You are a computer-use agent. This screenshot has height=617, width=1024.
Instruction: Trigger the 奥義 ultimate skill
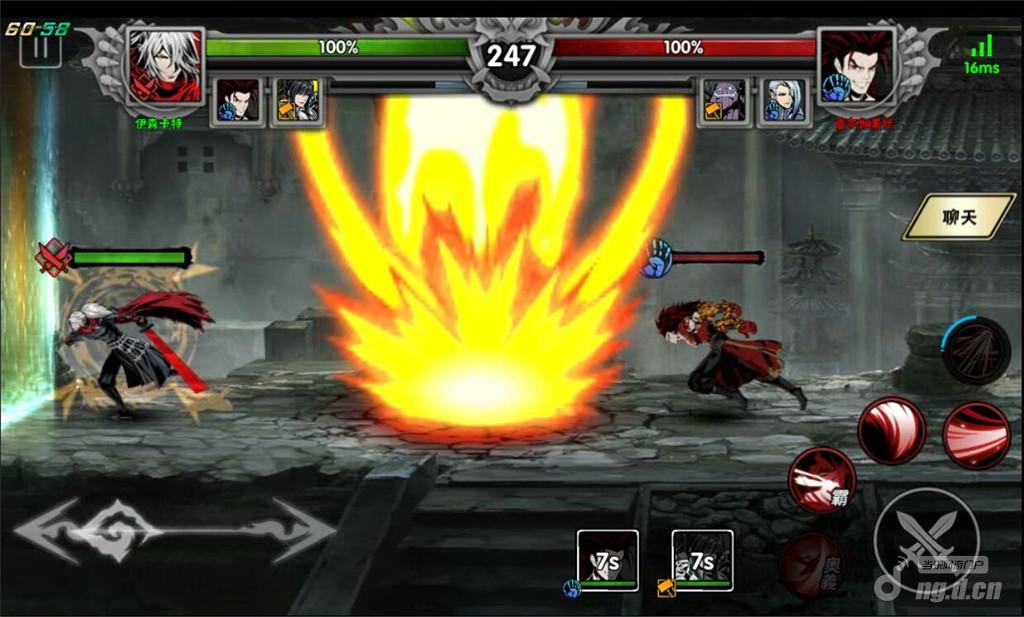click(x=812, y=565)
